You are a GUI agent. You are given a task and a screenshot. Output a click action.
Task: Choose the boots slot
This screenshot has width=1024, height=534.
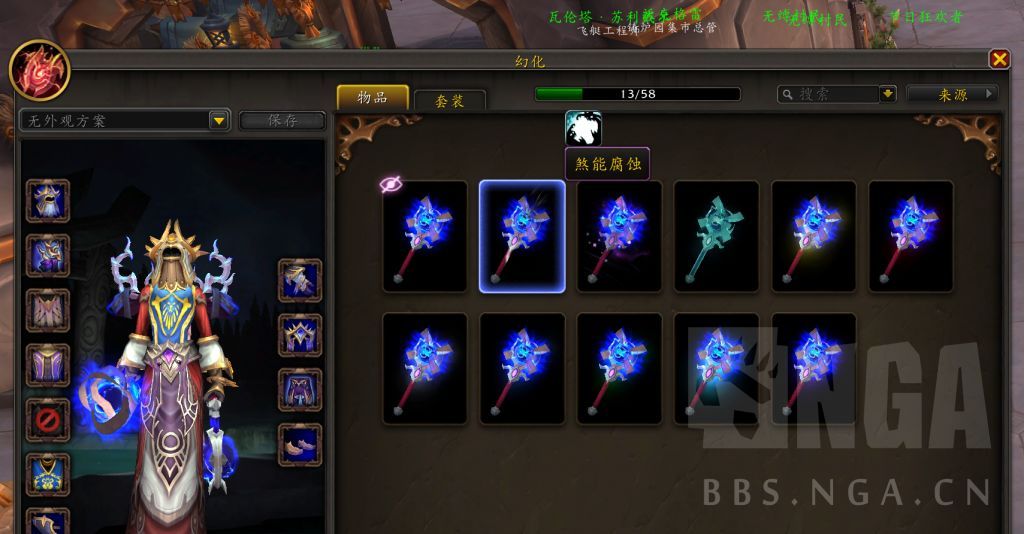click(x=299, y=445)
